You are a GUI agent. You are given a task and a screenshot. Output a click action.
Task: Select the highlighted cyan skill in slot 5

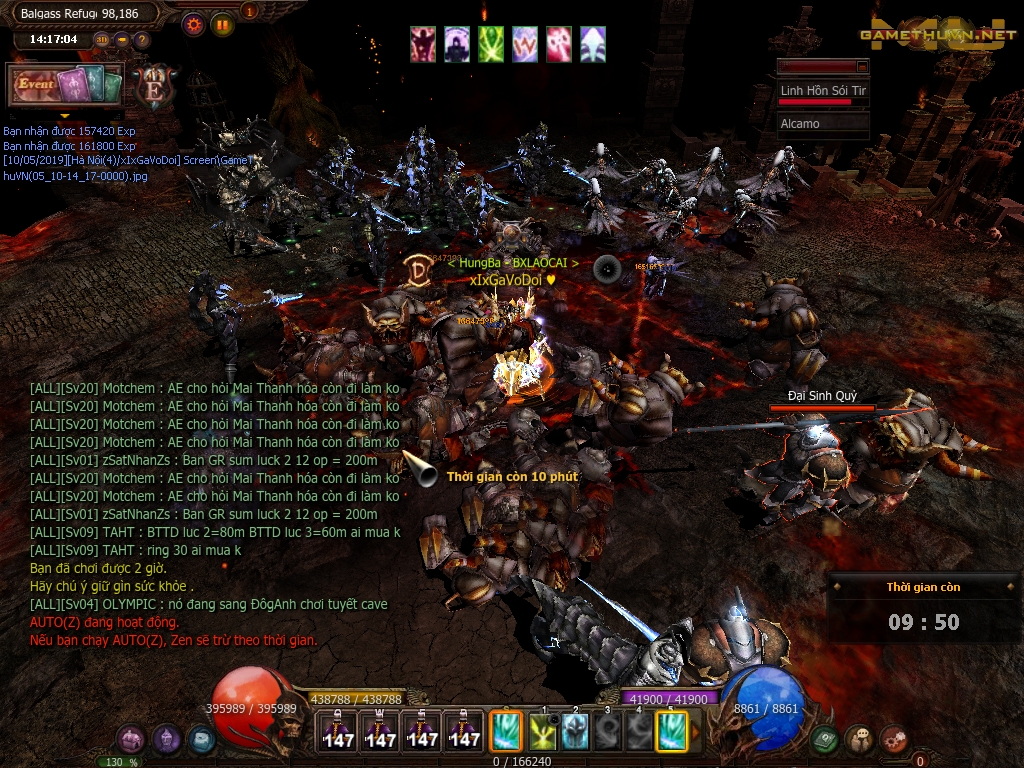(x=671, y=731)
